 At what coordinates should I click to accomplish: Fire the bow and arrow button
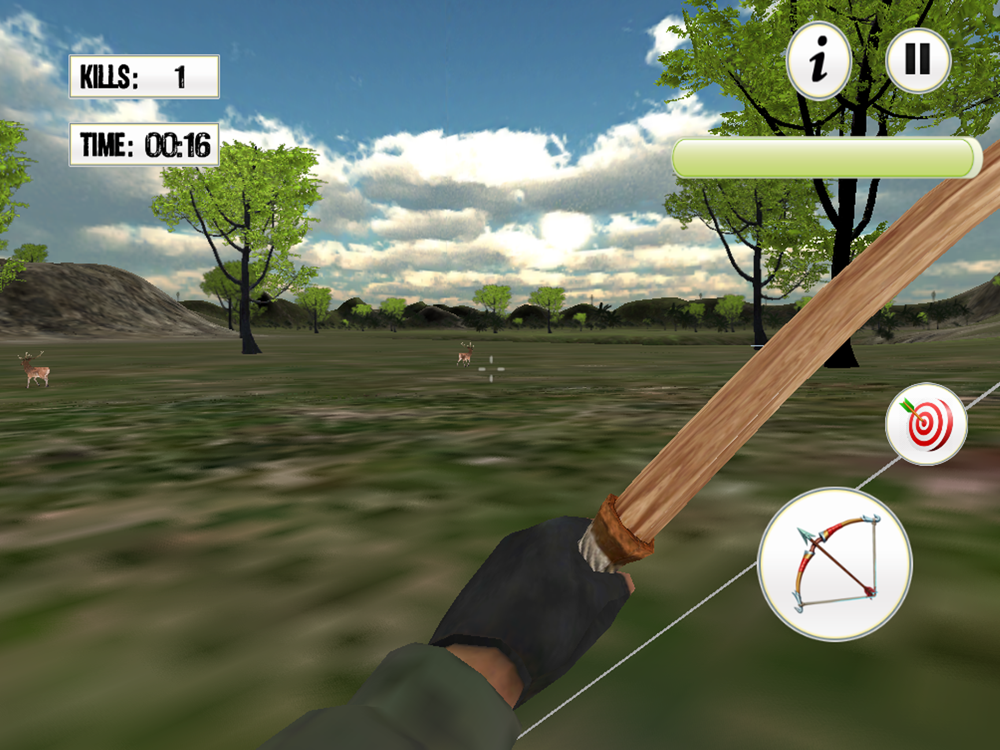coord(835,563)
